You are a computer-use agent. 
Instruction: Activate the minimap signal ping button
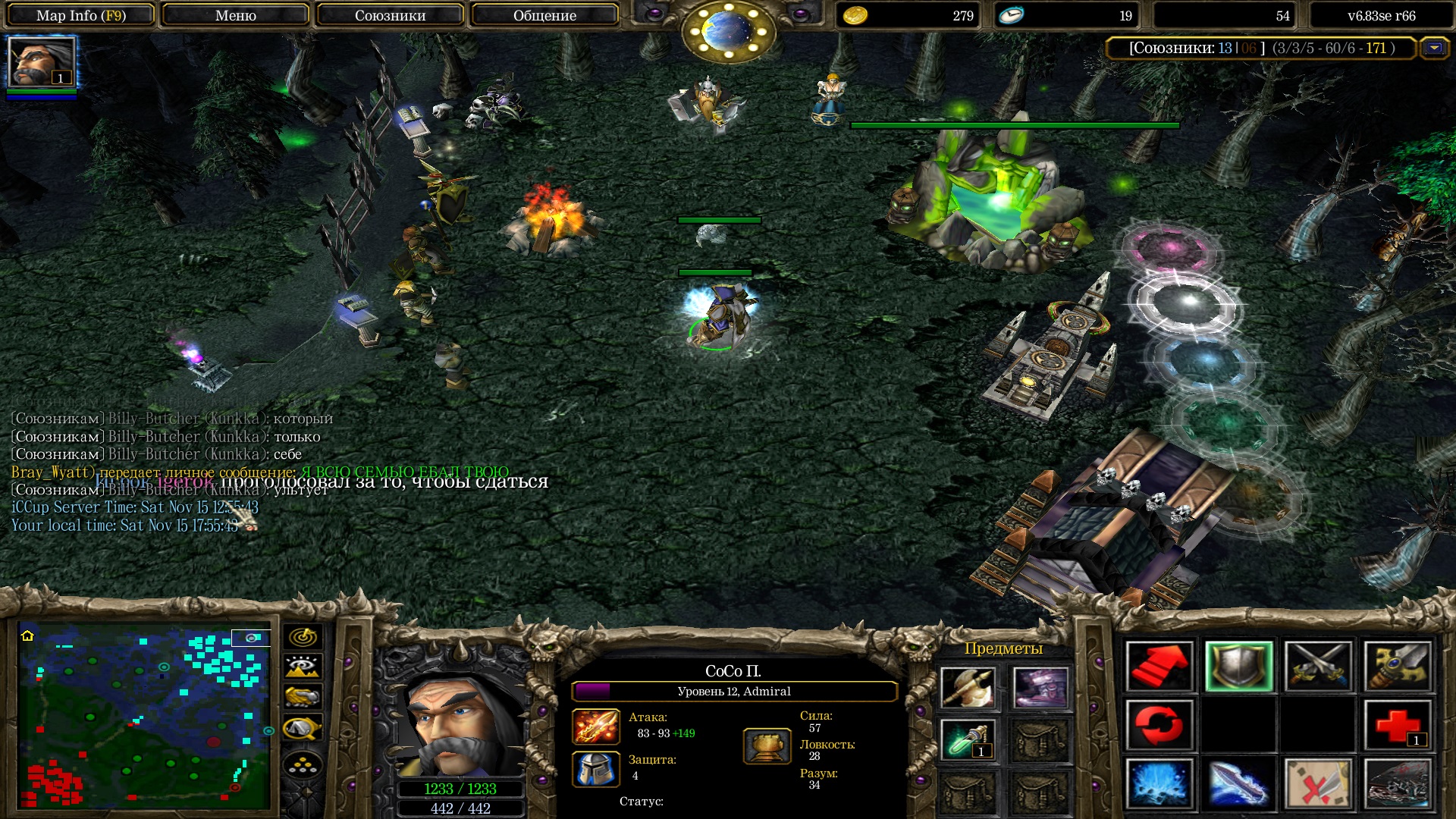tap(303, 637)
